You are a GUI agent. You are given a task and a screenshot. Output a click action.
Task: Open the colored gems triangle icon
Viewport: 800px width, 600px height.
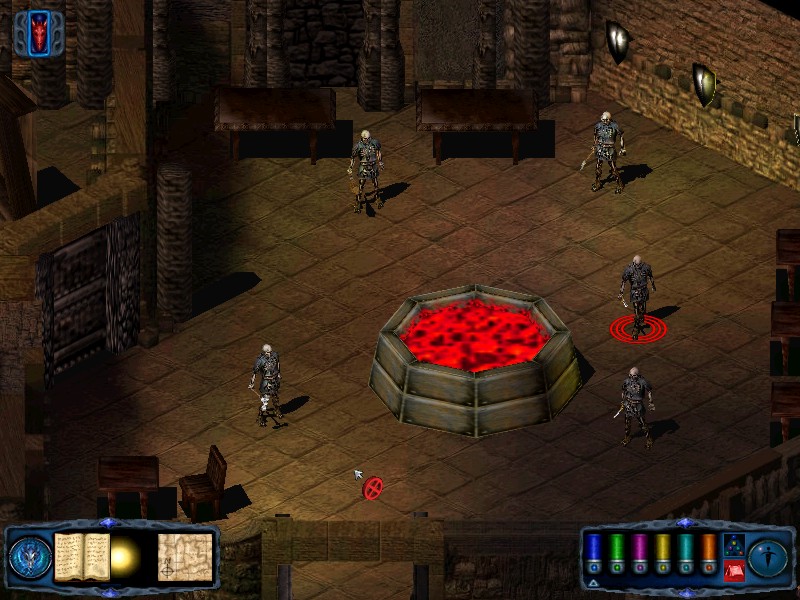coord(733,545)
